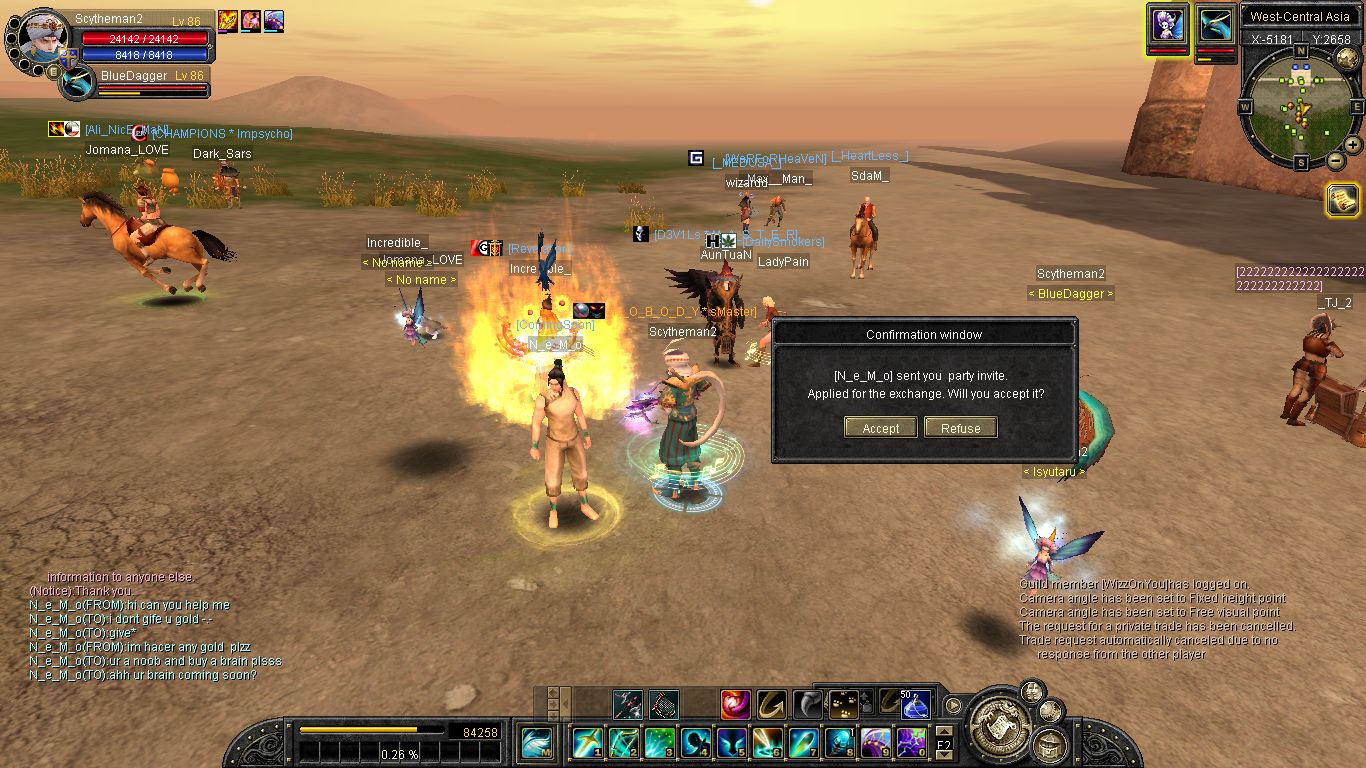Select the fairy pet portrait
Screen dimensions: 1366x768
pyautogui.click(x=1167, y=23)
